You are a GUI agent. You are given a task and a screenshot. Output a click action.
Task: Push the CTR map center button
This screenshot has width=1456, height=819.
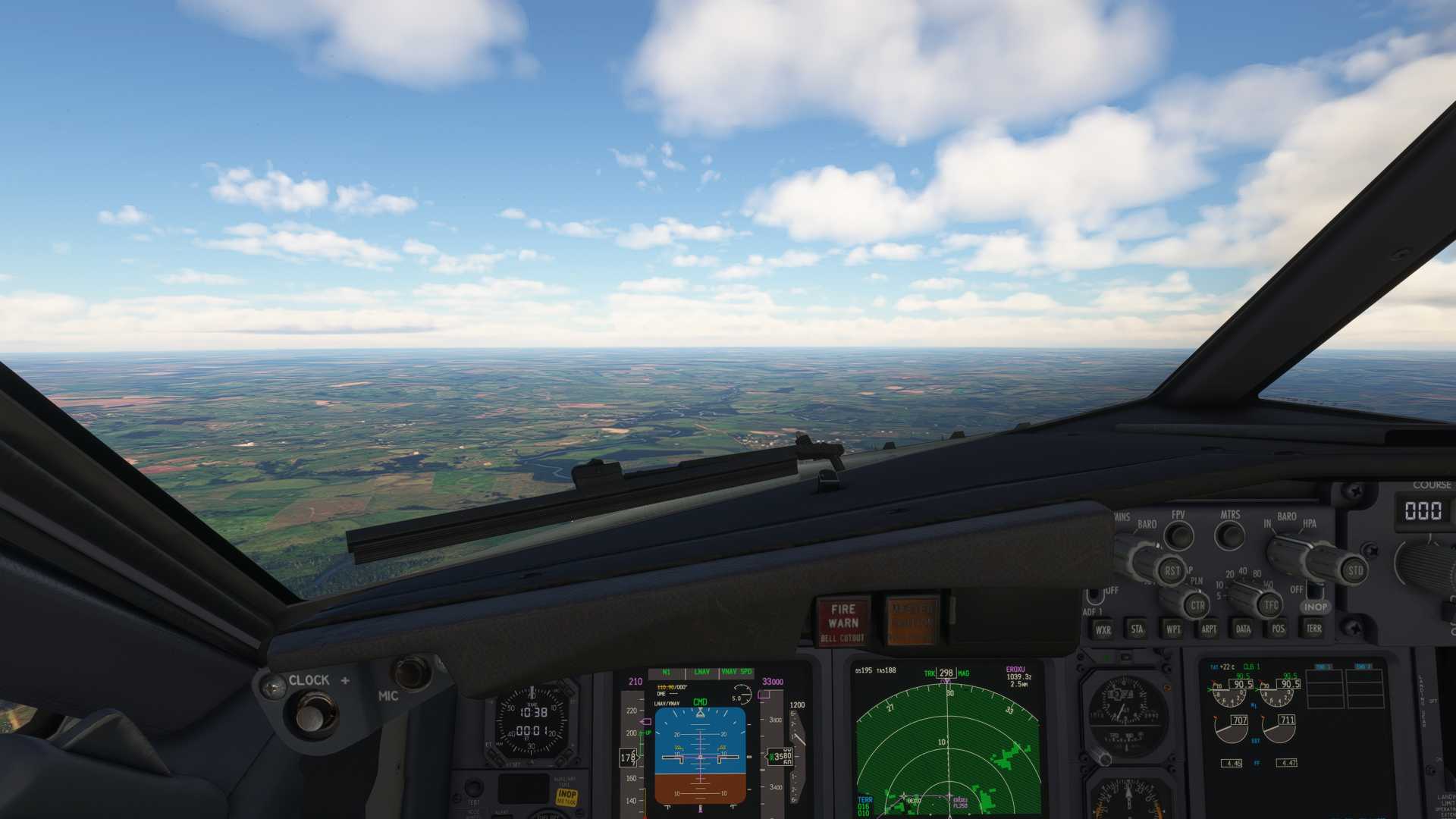coord(1197,605)
